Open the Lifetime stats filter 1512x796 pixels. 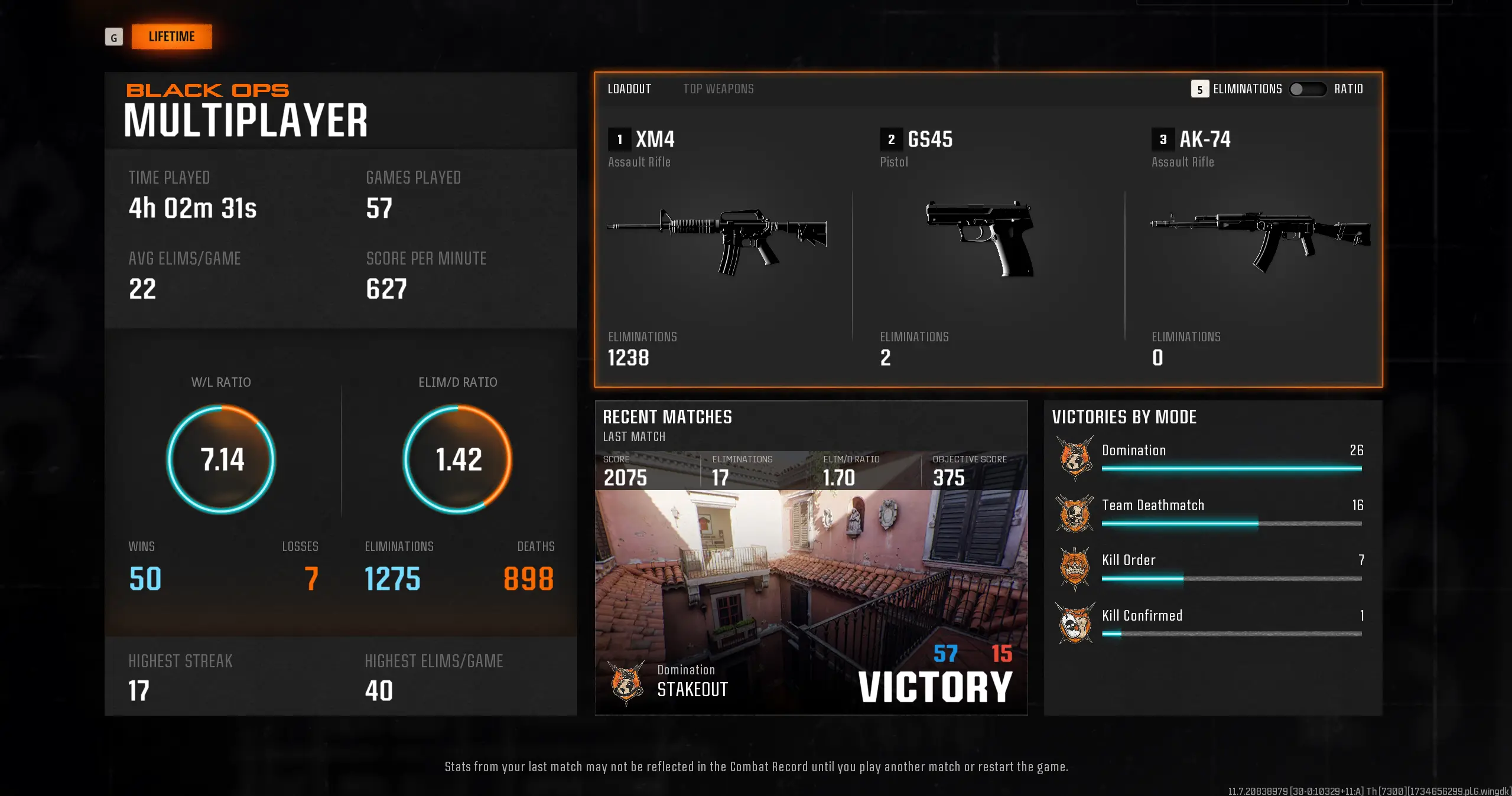click(172, 36)
